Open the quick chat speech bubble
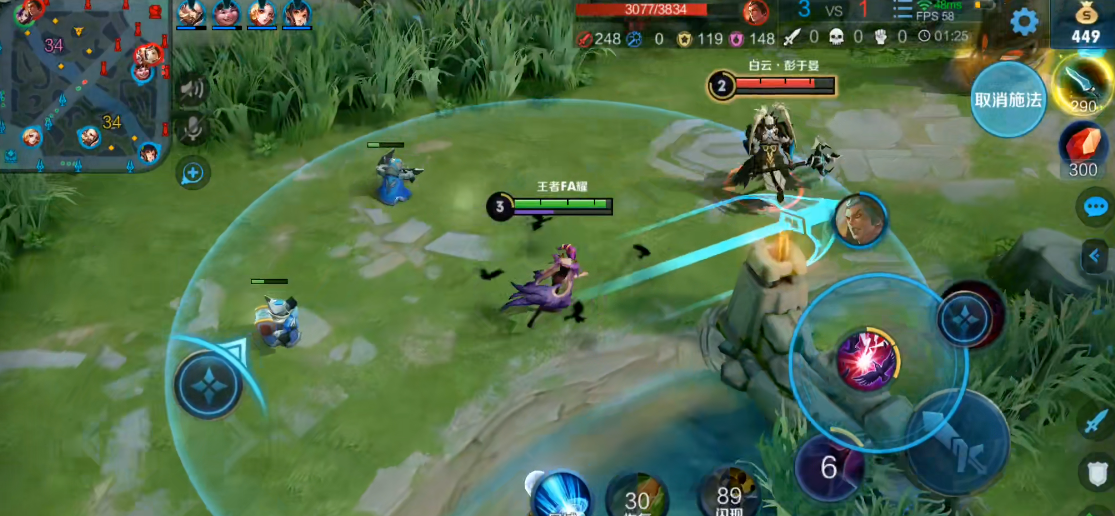The width and height of the screenshot is (1115, 516). pos(1095,207)
